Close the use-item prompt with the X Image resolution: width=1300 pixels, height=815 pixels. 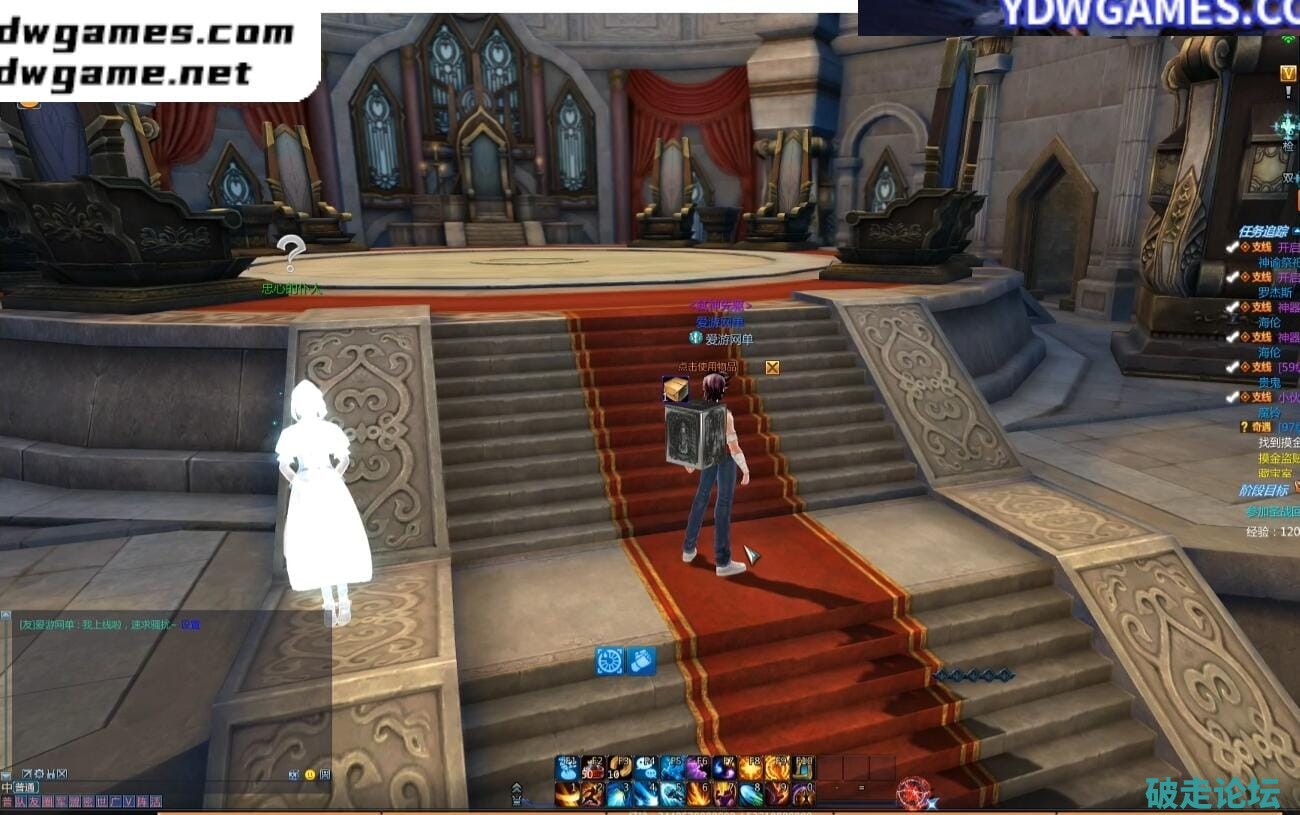(772, 367)
